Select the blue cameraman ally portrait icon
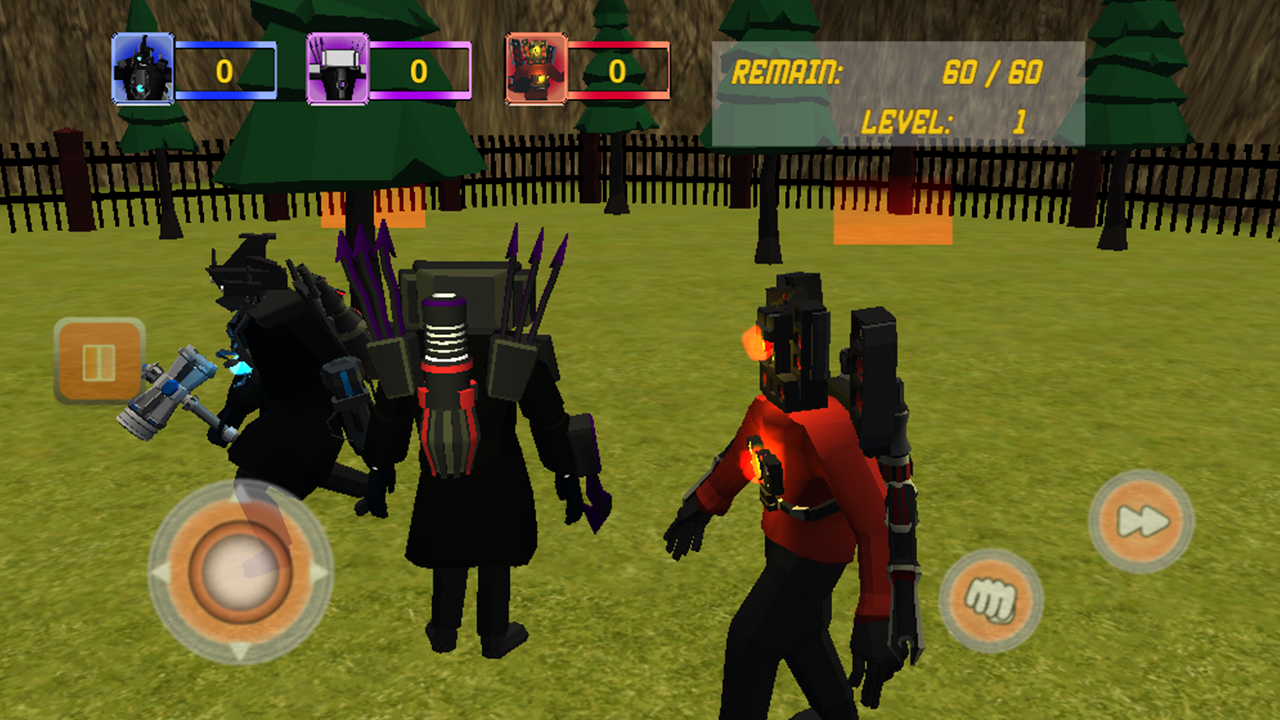 (x=145, y=70)
